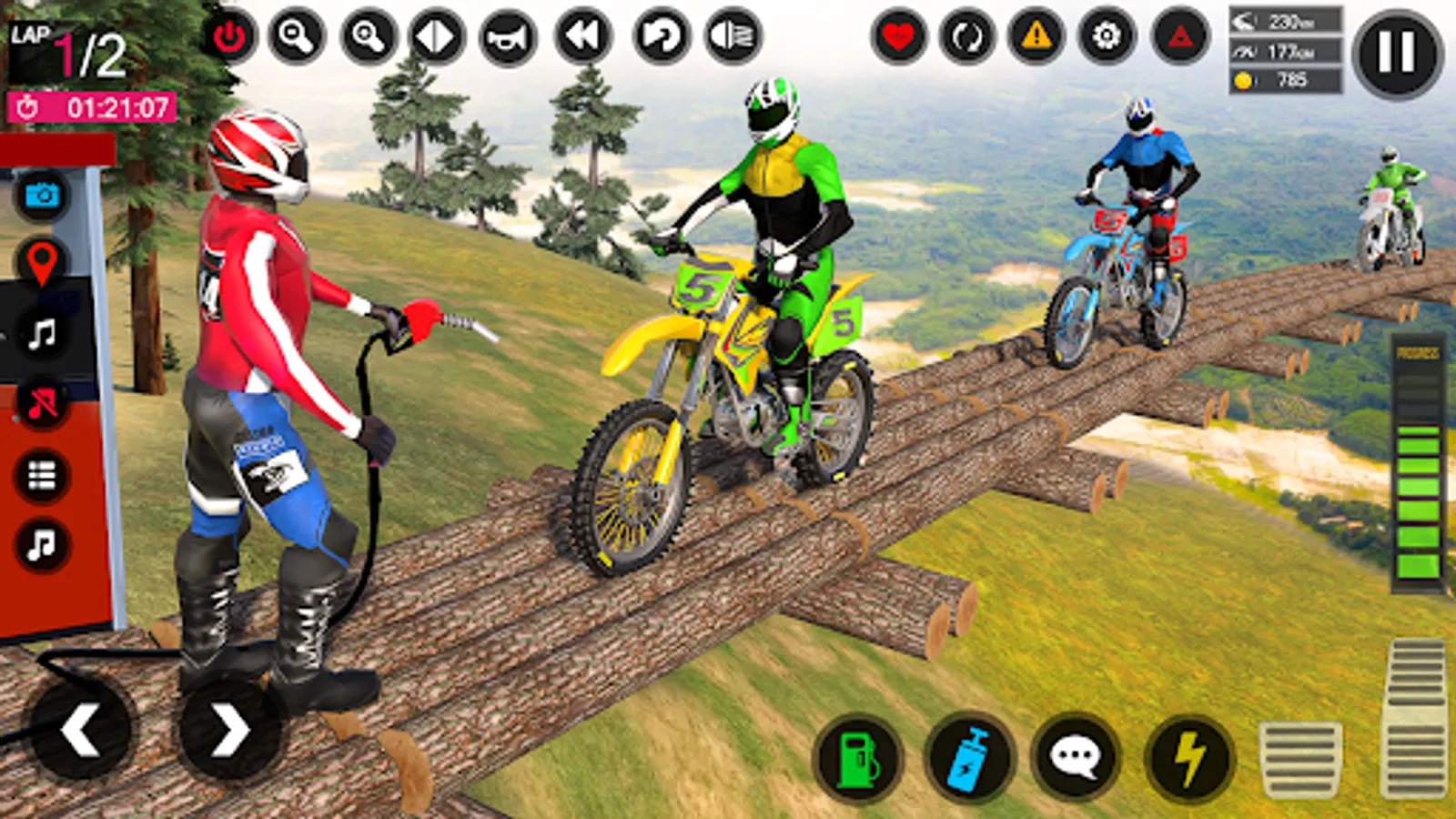Tap the red power button
Screen dimensions: 1456x819
pyautogui.click(x=228, y=37)
